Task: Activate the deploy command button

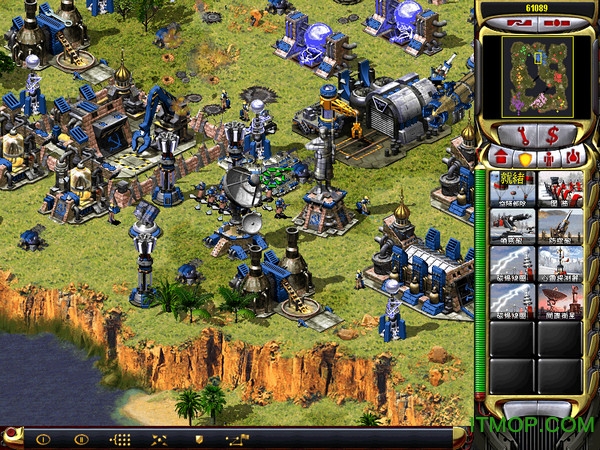Action: coord(159,438)
